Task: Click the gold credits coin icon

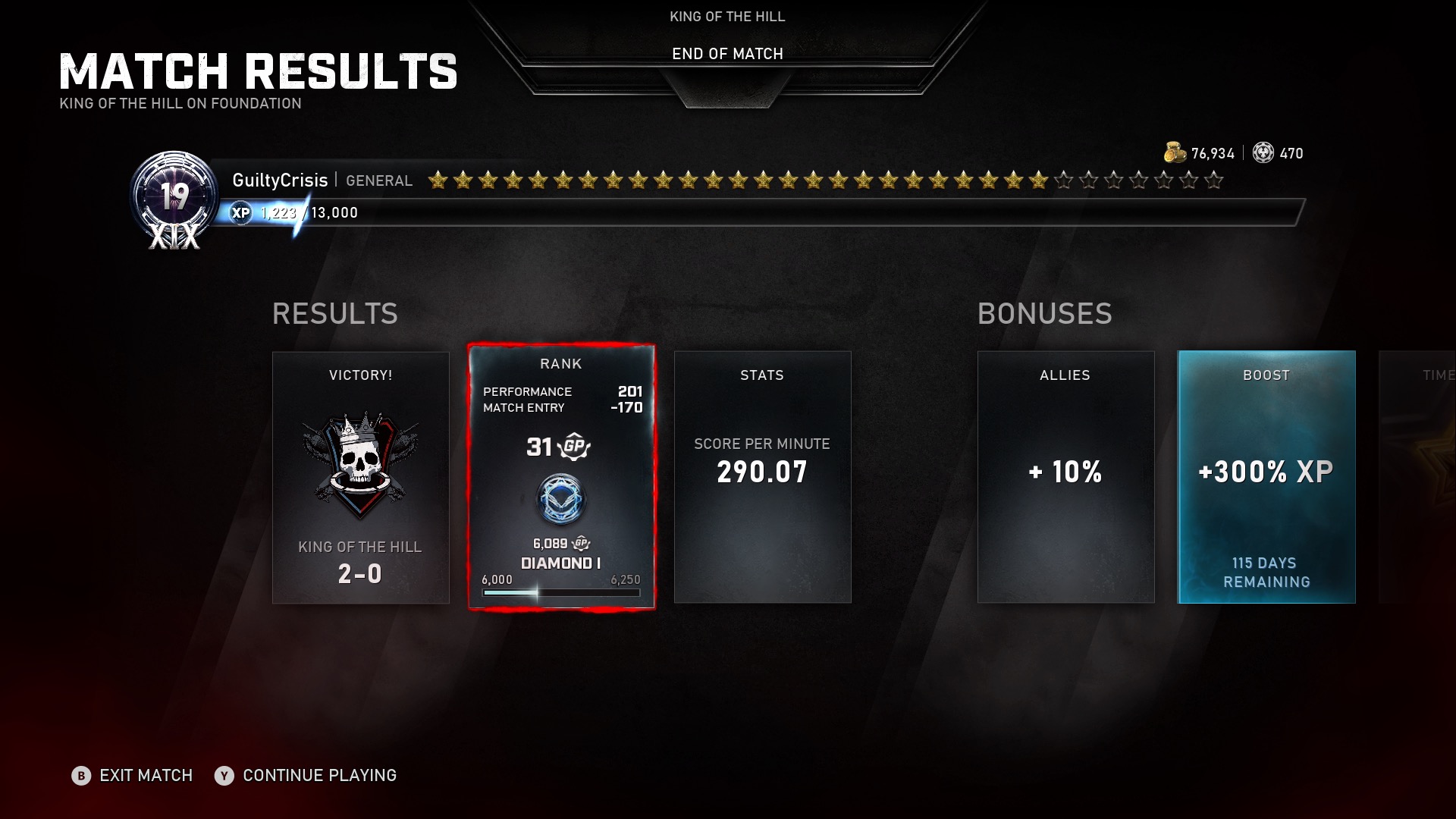Action: [x=1174, y=152]
